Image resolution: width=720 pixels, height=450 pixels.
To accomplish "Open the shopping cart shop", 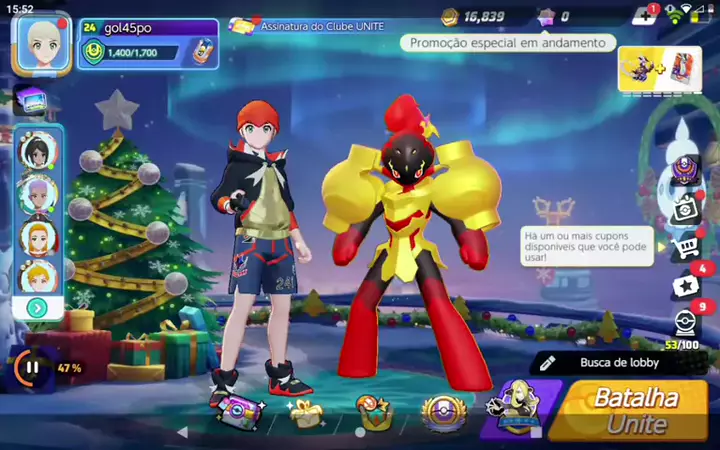I will click(x=685, y=247).
